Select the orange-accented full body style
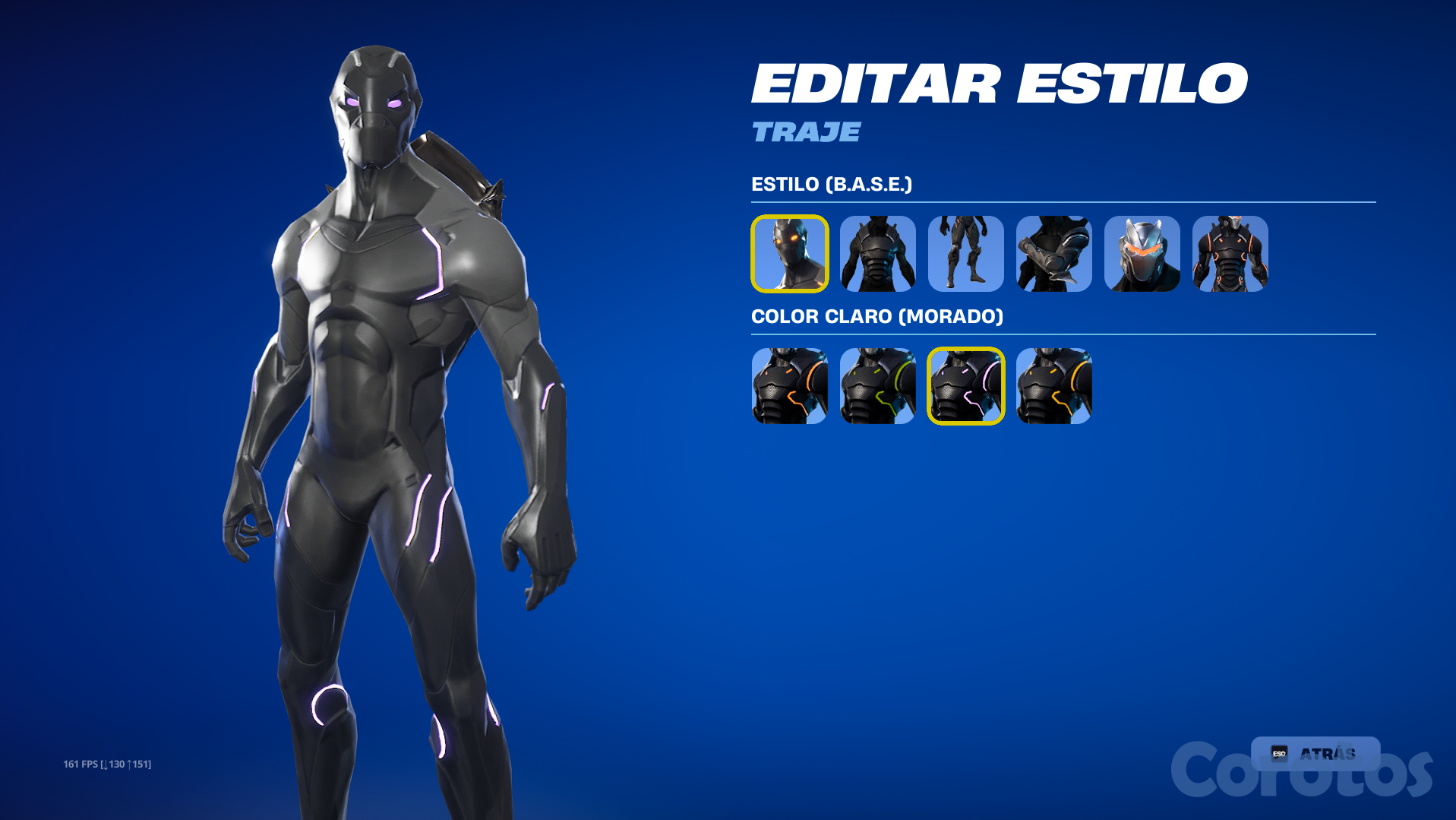 pos(1230,255)
